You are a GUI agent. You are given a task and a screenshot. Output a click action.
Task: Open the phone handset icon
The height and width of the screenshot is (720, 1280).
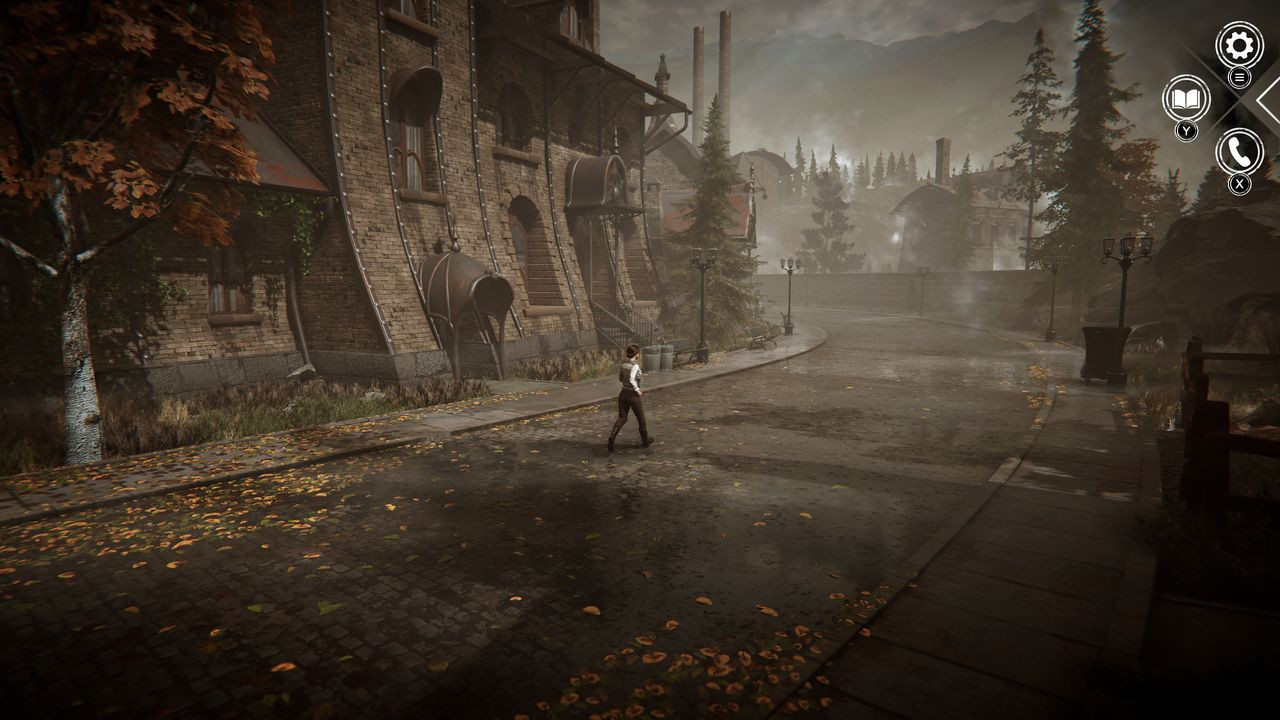[1239, 152]
